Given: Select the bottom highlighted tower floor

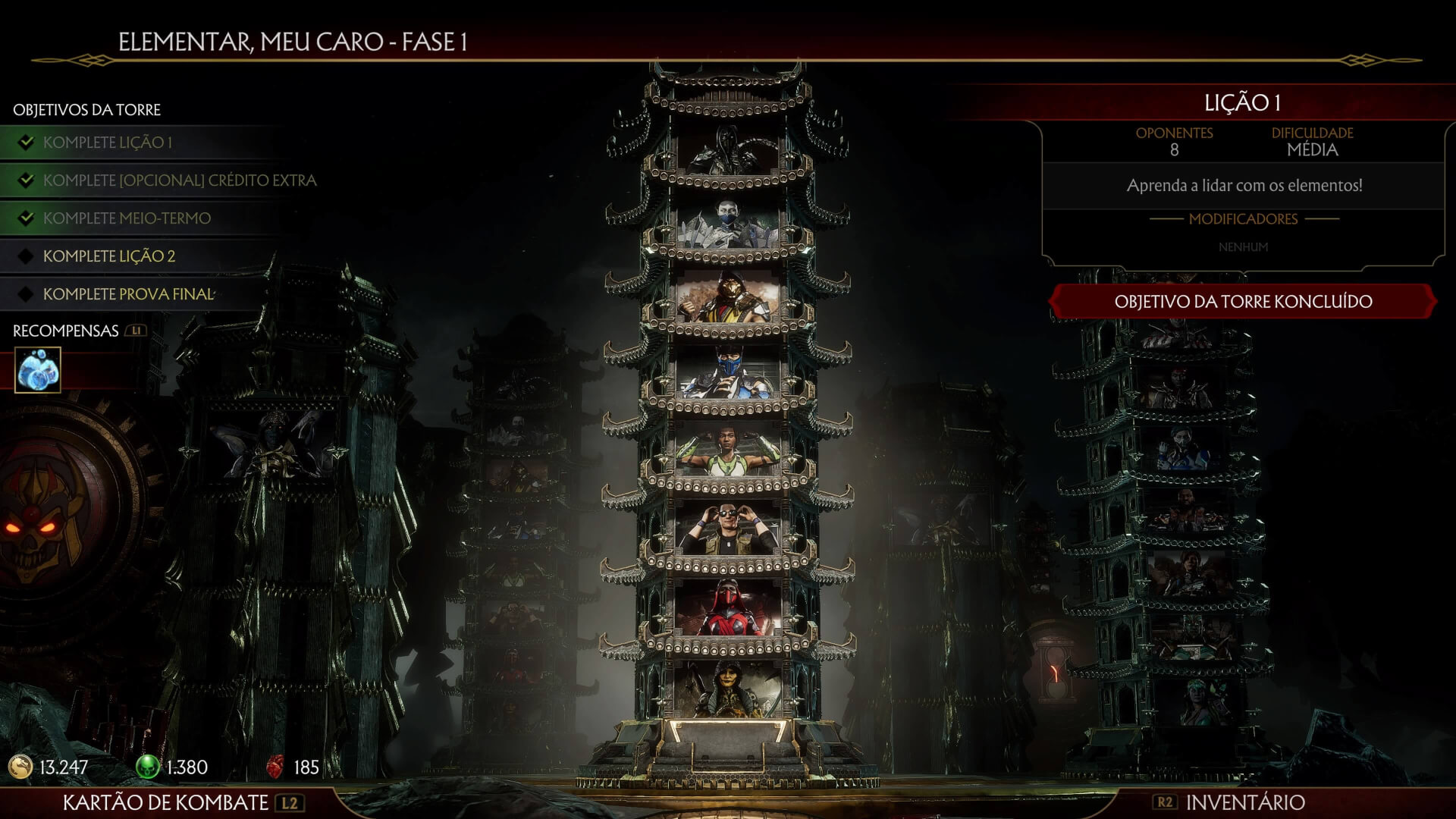Looking at the screenshot, I should 728,689.
